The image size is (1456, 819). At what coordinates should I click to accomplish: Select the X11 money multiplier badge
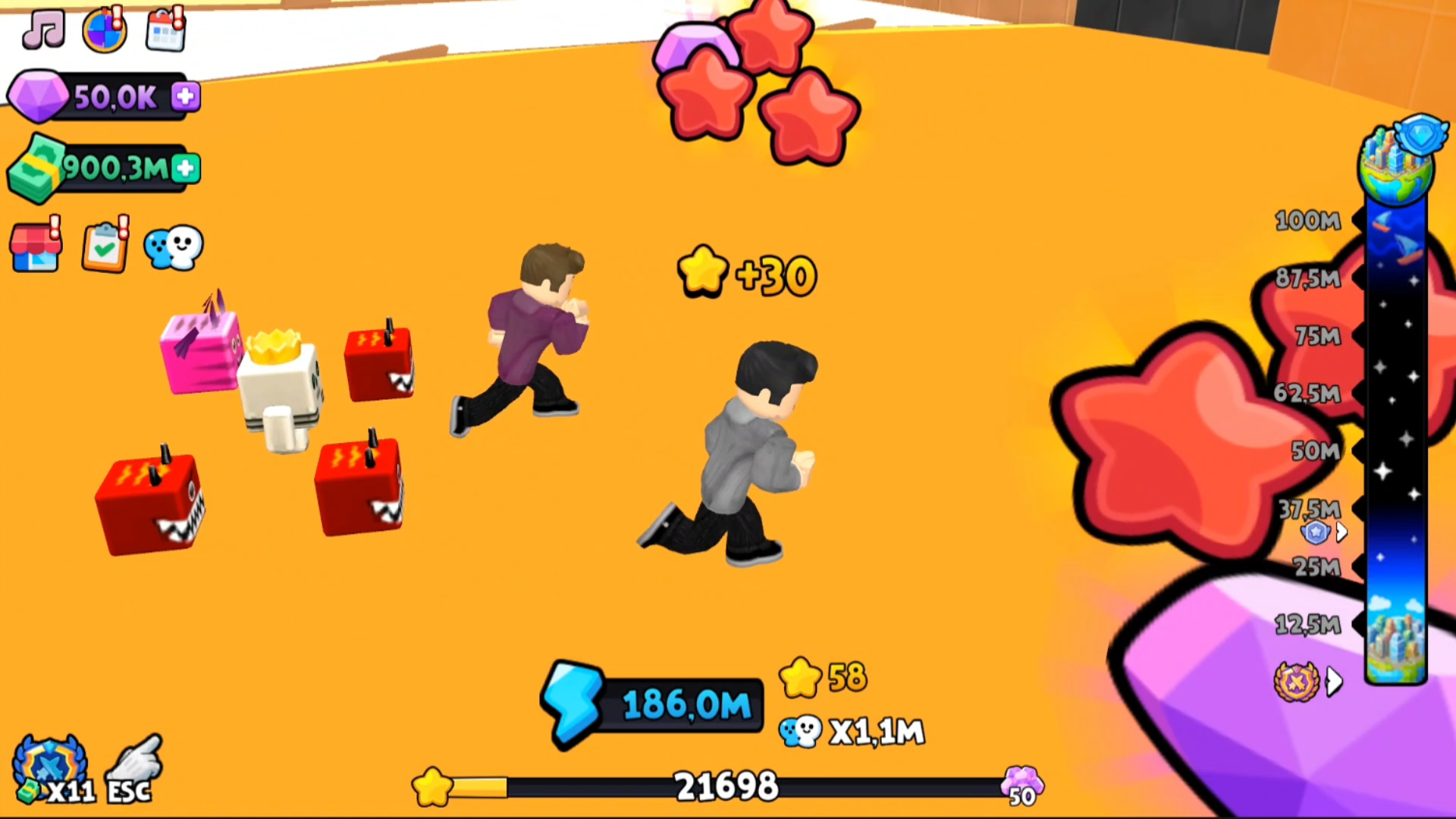pos(47,766)
